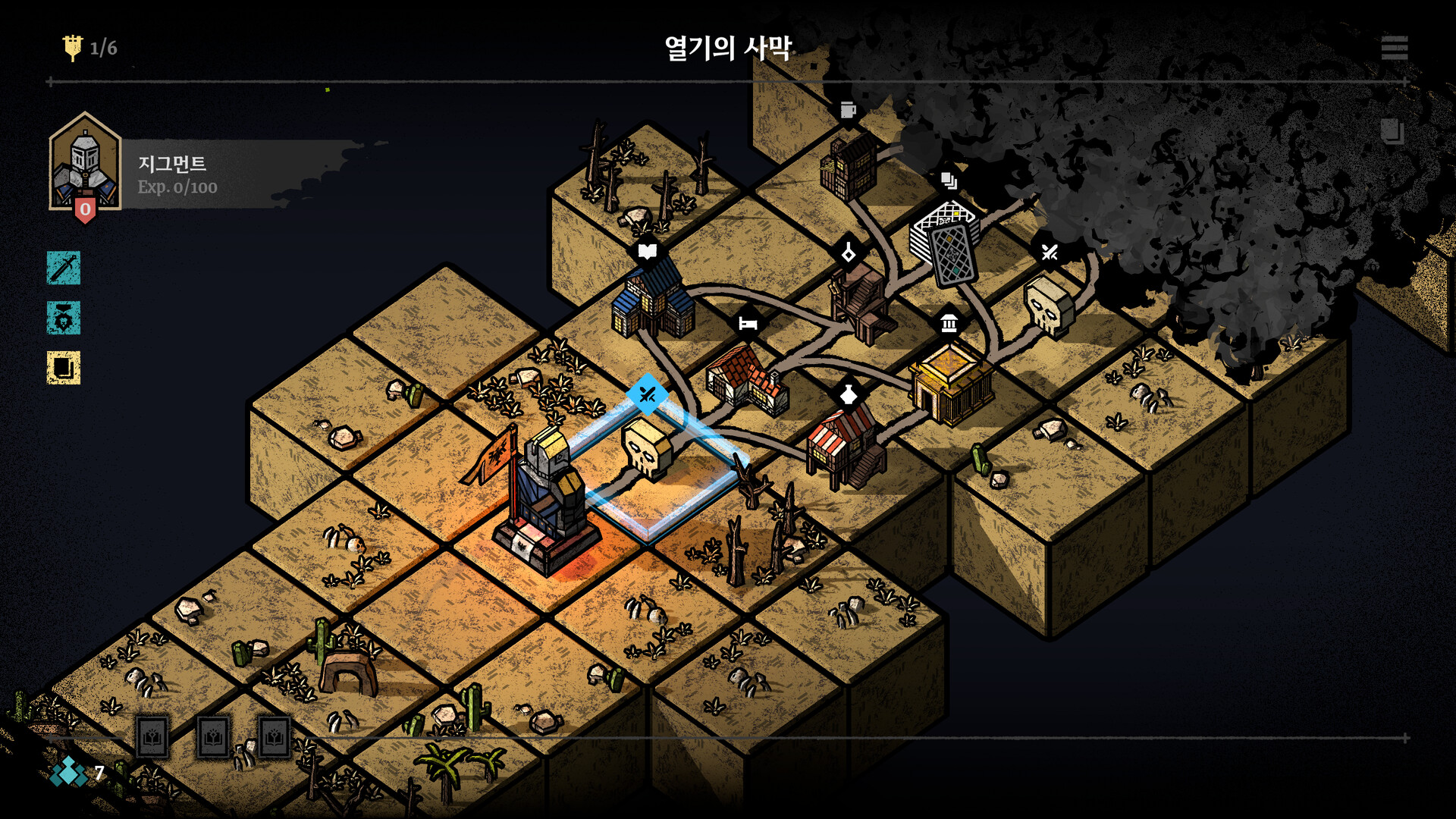Click the potion flask node near striped tent

point(849,394)
